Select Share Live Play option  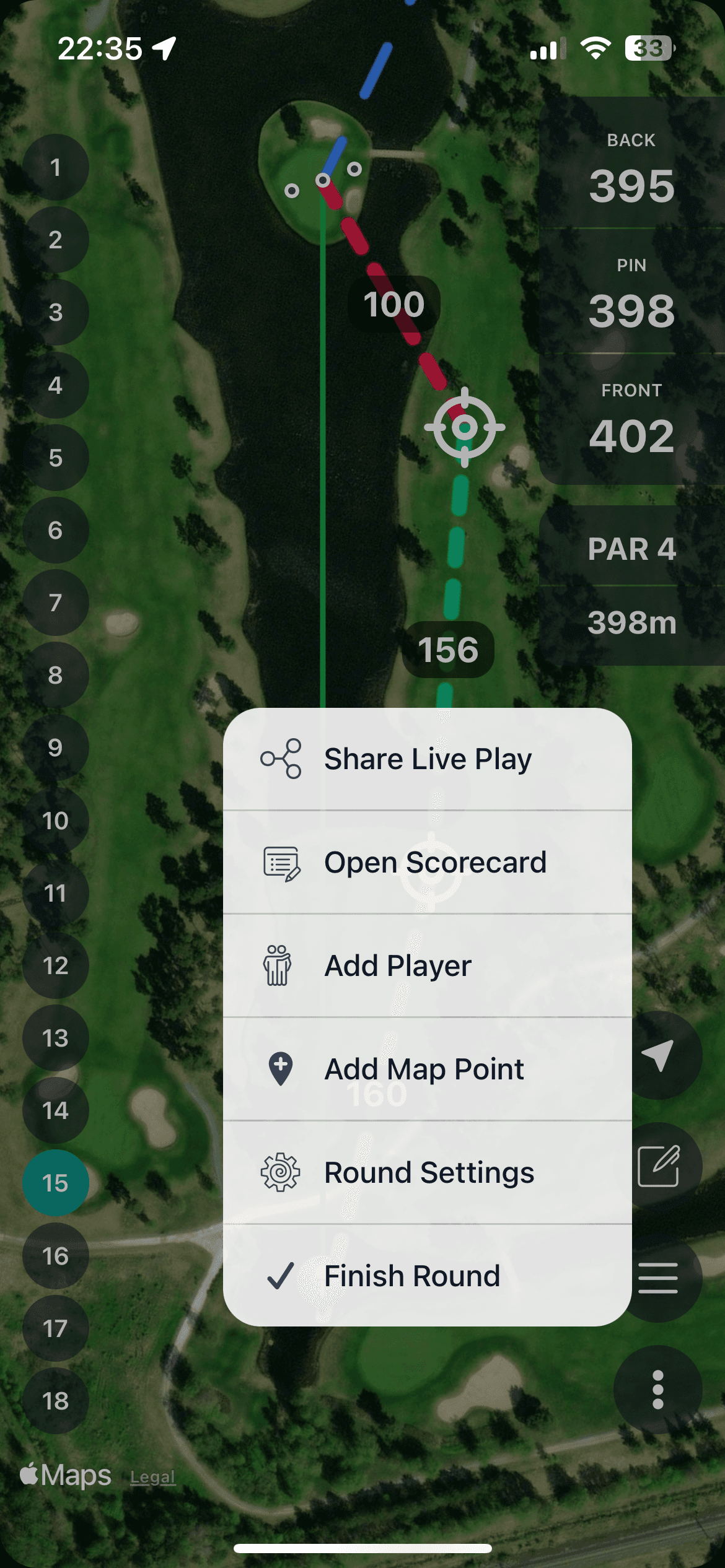pyautogui.click(x=427, y=759)
